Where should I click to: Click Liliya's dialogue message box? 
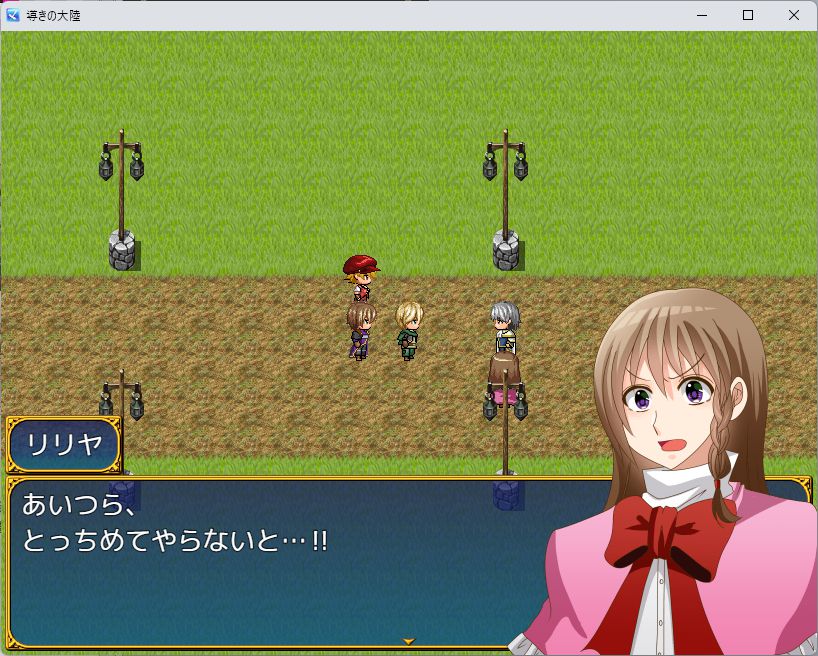[x=280, y=560]
